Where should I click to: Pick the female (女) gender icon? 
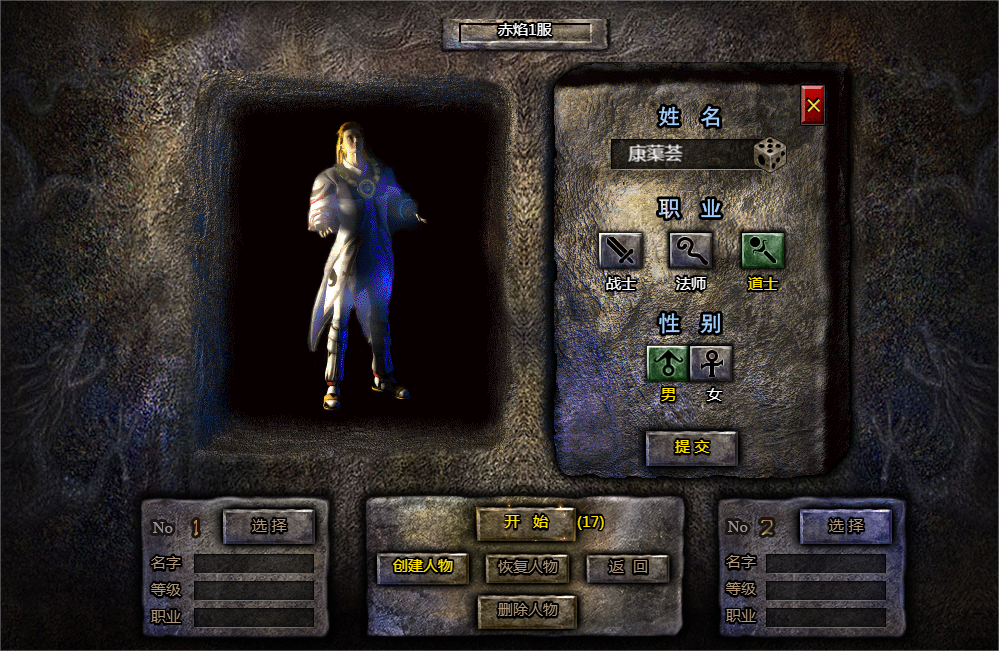[x=712, y=363]
